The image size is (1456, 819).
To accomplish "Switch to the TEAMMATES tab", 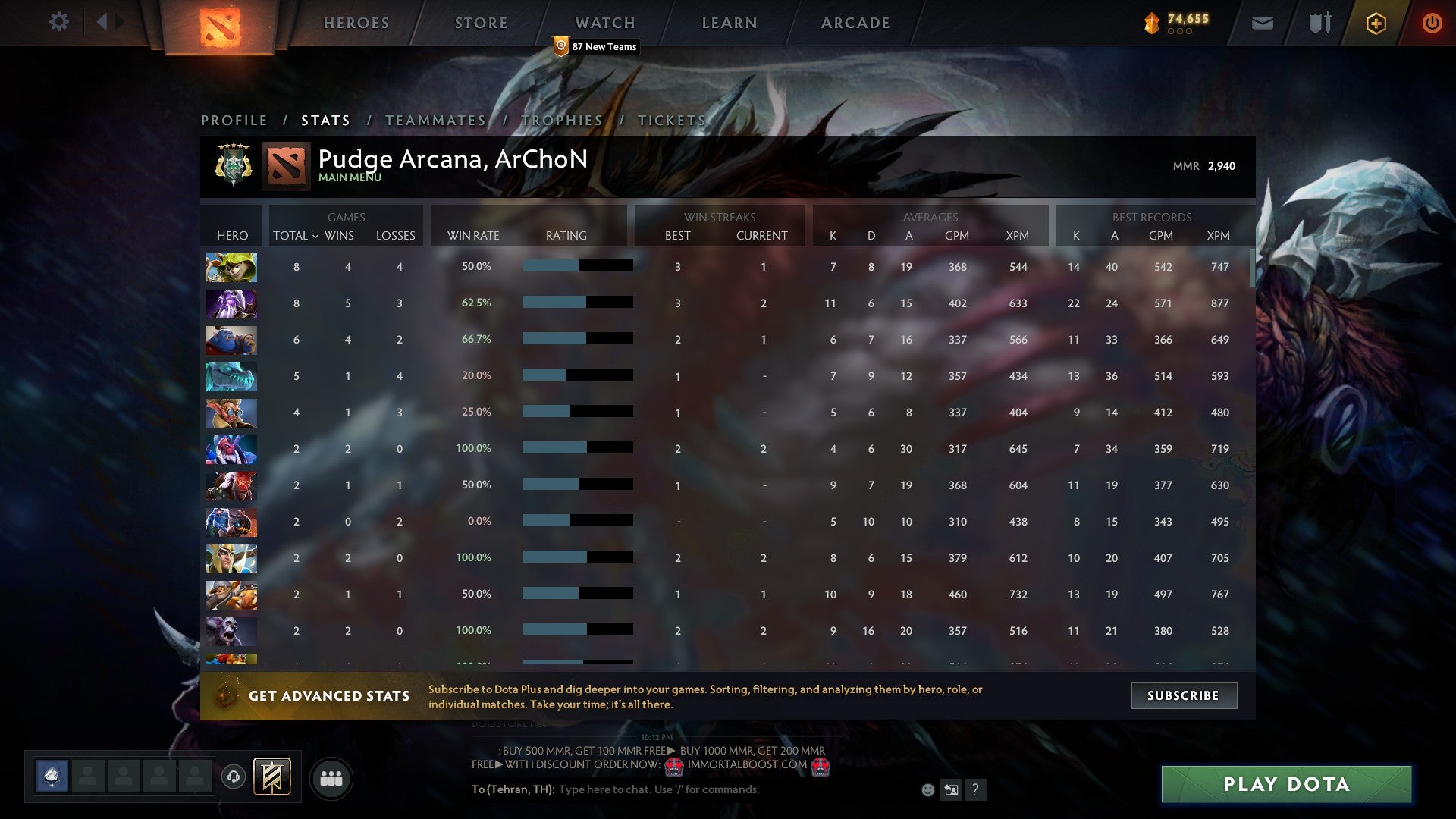I will (435, 120).
